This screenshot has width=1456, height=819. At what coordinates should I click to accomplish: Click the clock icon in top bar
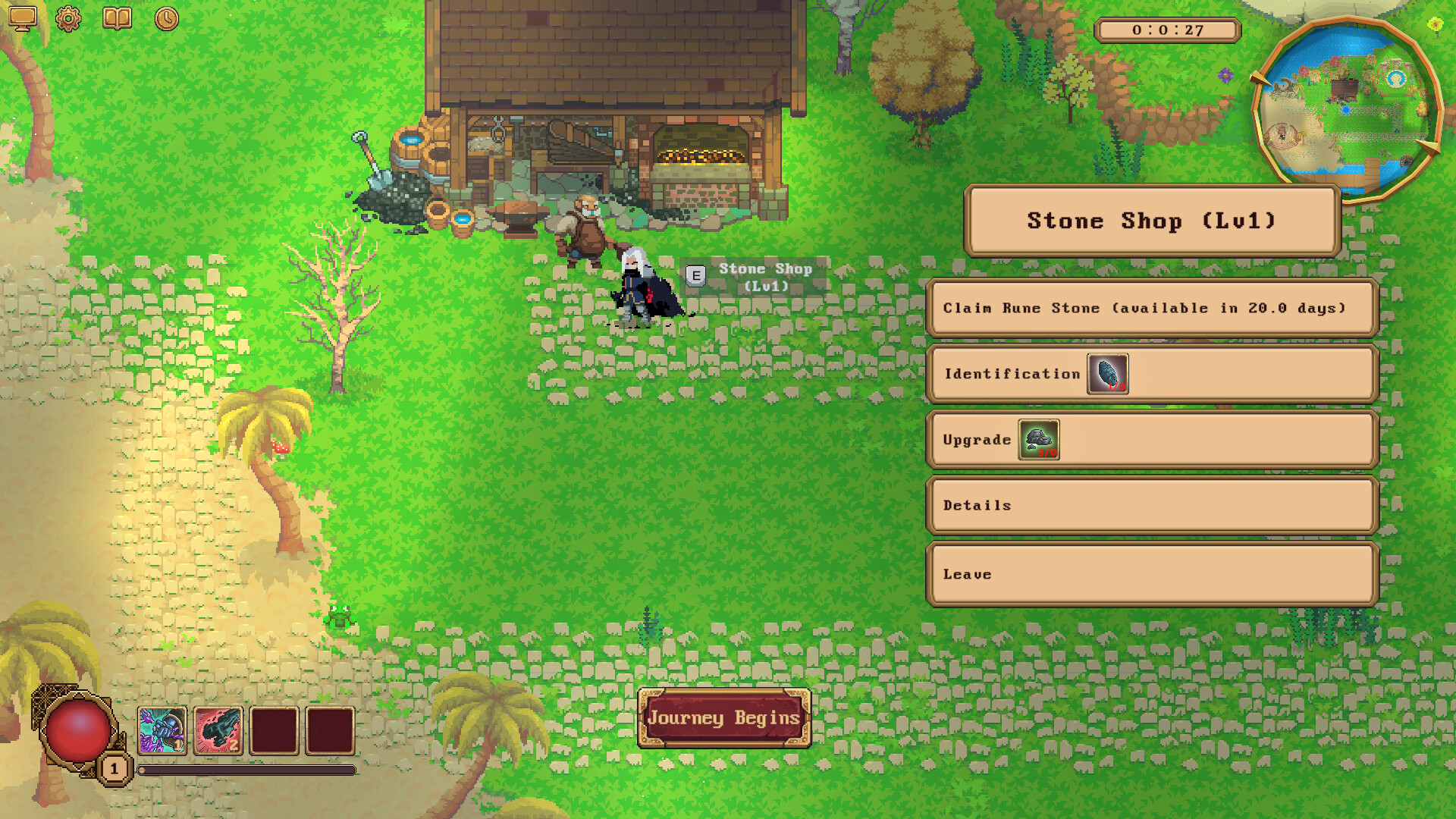tap(167, 18)
